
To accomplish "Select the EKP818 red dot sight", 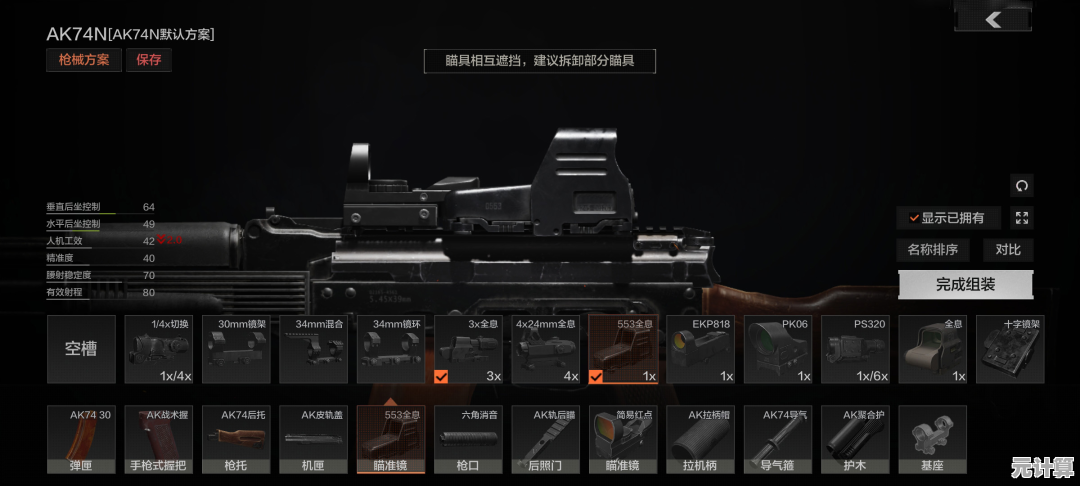I will [700, 349].
